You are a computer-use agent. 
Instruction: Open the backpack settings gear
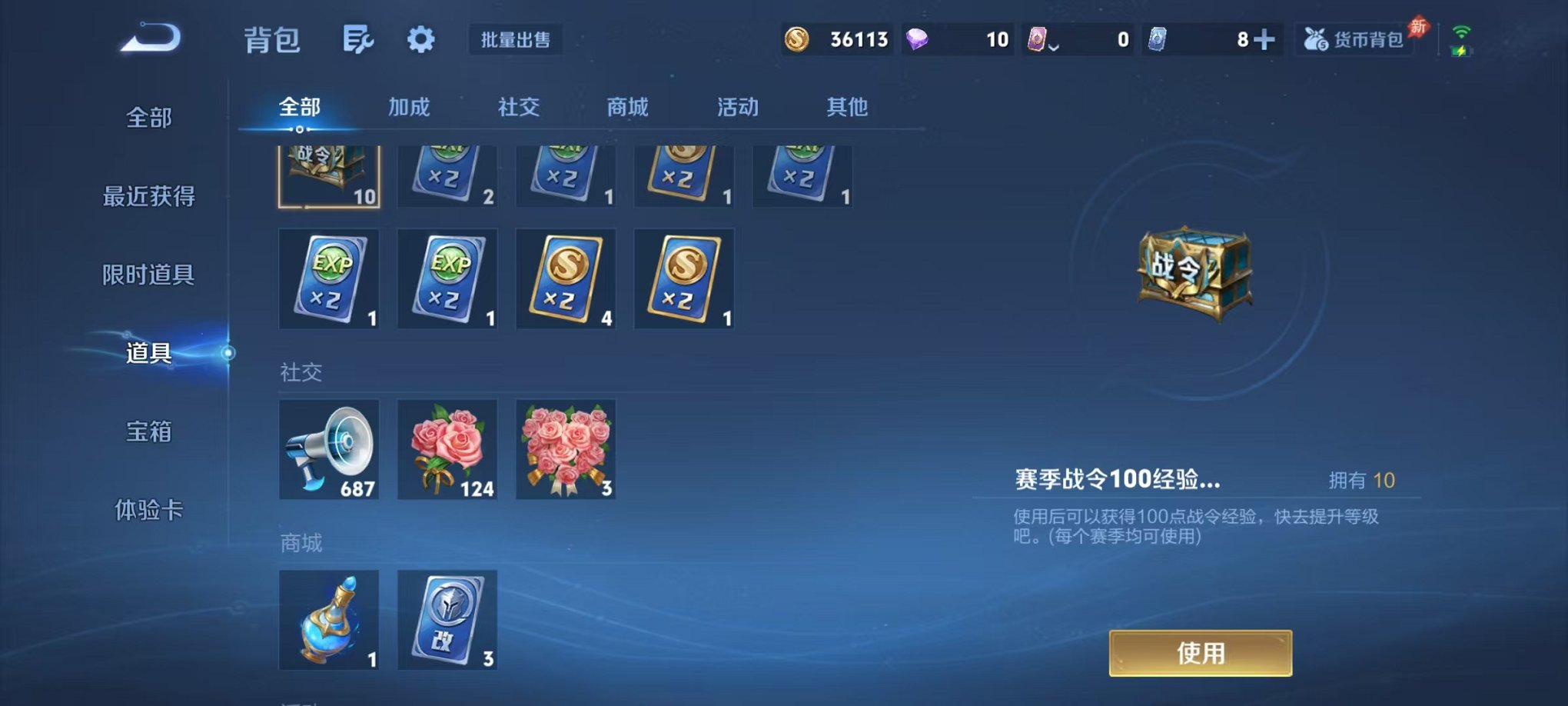pos(420,38)
